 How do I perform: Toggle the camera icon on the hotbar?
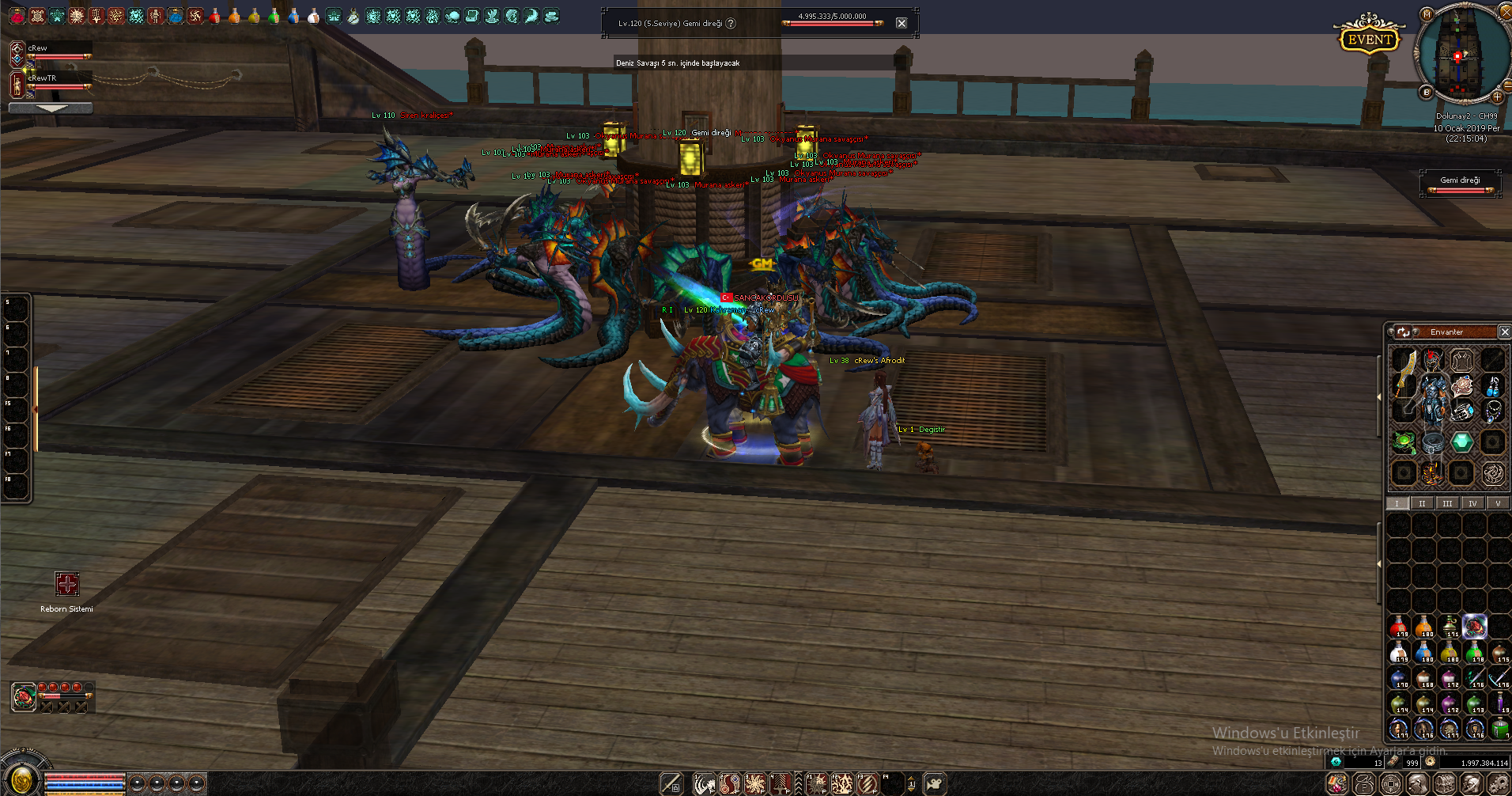[935, 783]
